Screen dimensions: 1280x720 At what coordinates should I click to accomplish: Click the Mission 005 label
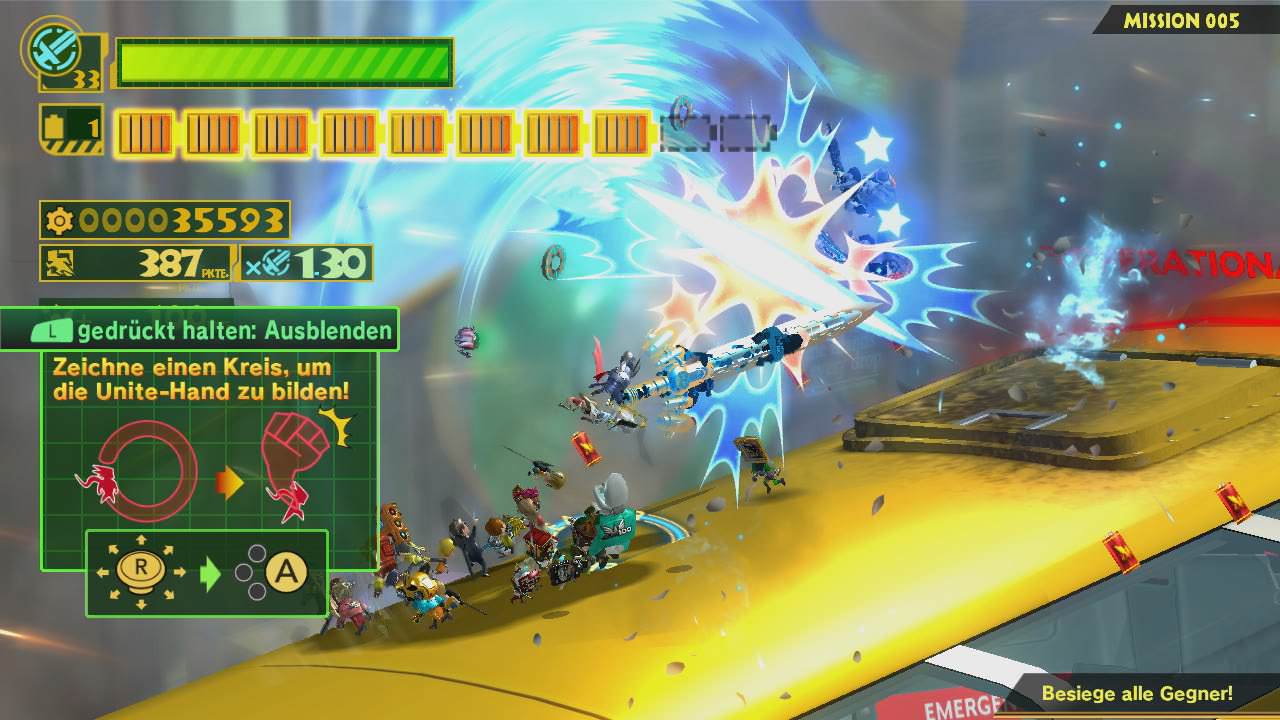pyautogui.click(x=1181, y=20)
